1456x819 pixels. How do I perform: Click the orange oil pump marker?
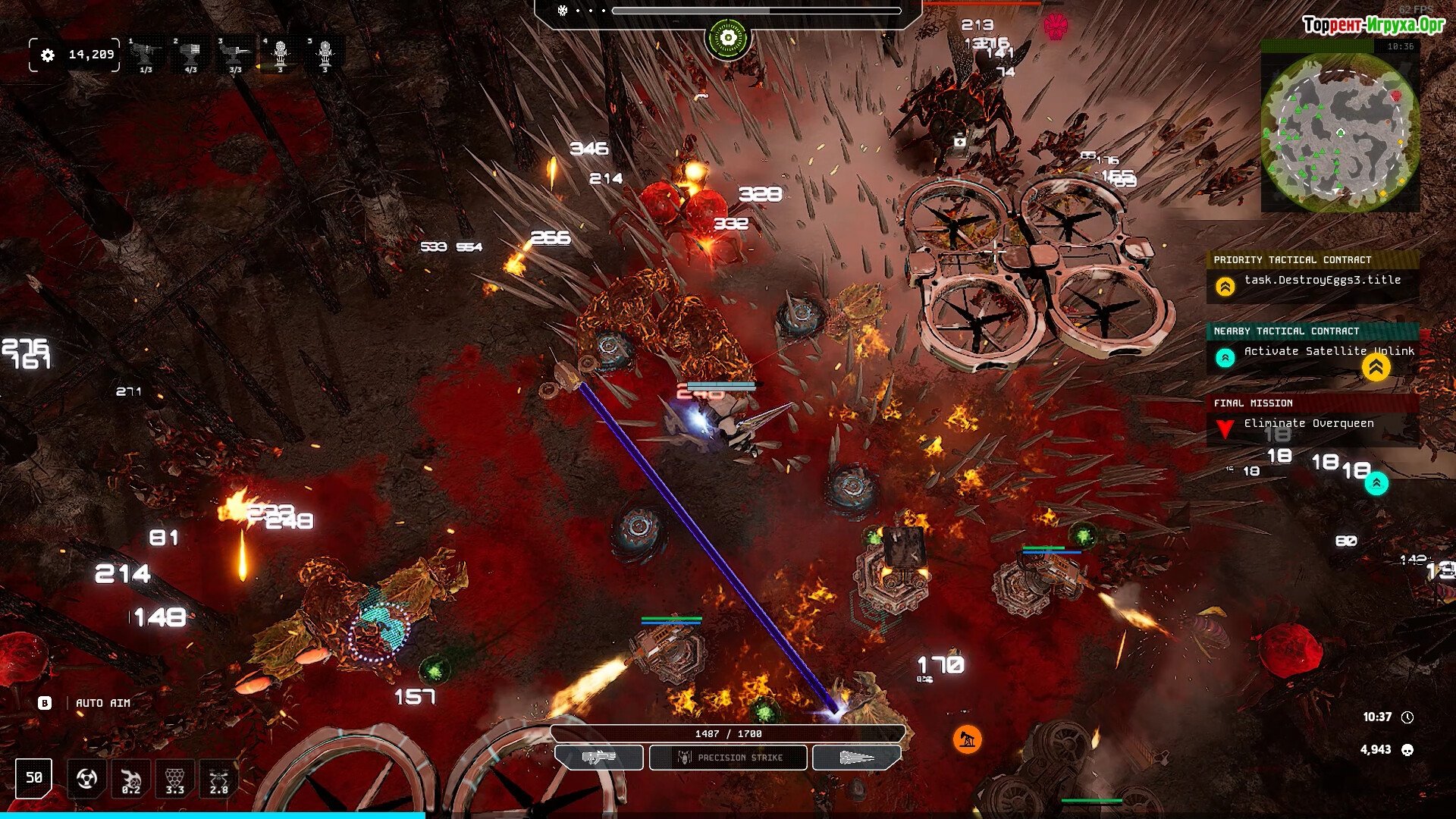point(967,739)
